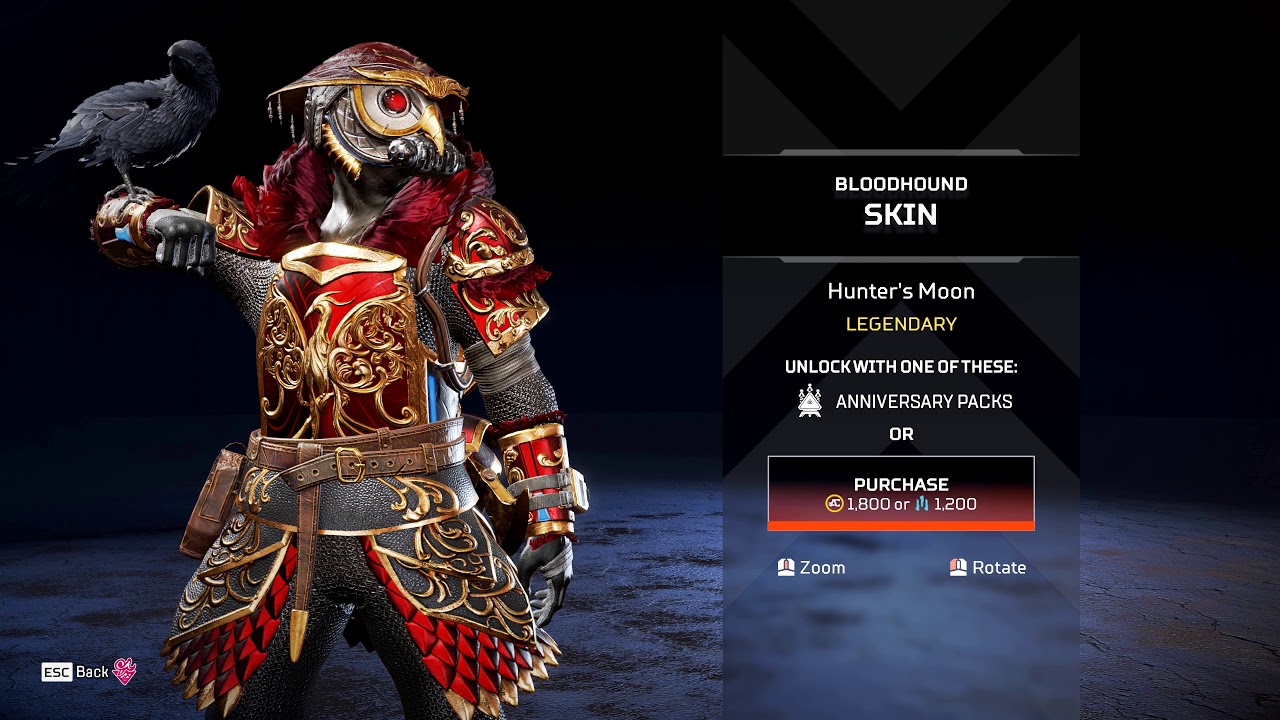Click the LEGENDARY rarity label
Viewport: 1280px width, 720px height.
[903, 323]
